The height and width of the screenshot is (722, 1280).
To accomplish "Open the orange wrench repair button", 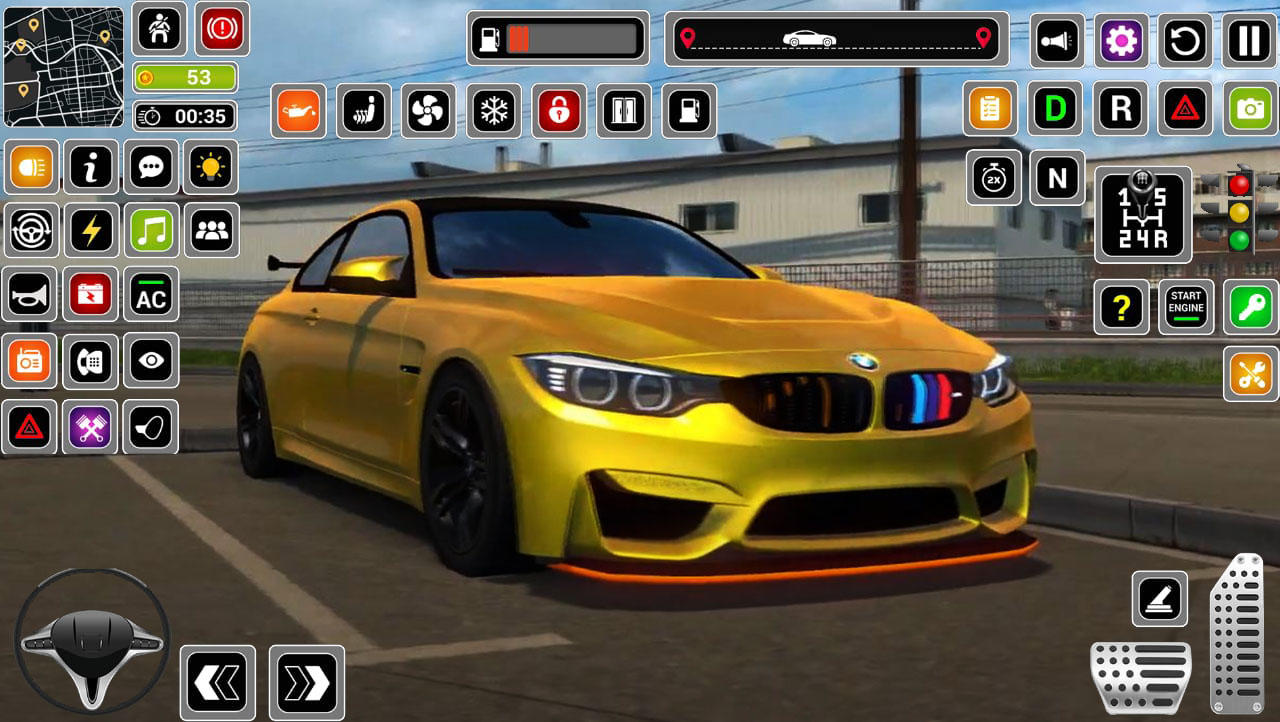I will [x=1250, y=374].
